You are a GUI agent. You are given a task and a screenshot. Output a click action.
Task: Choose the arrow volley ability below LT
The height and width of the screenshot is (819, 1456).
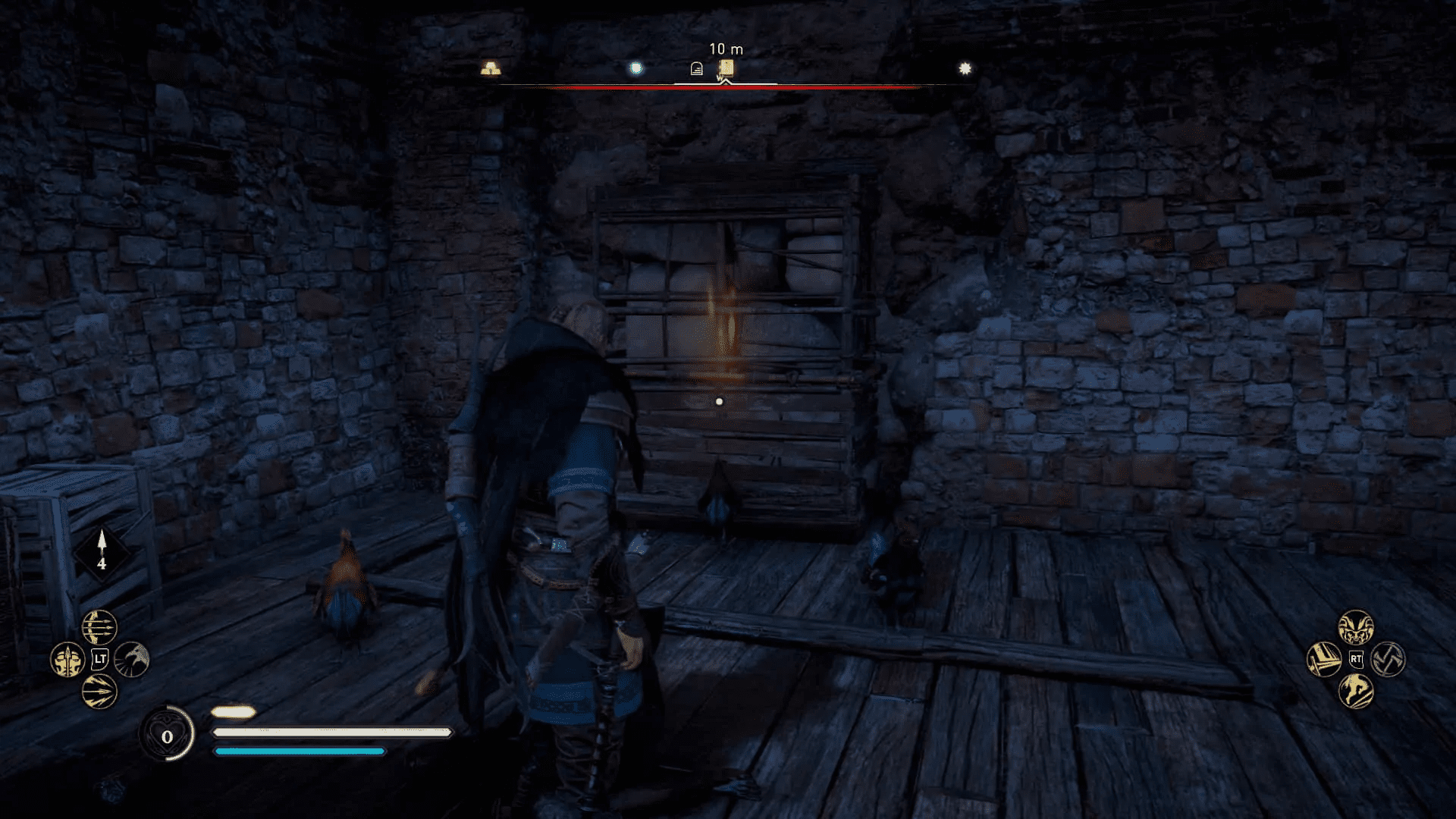[100, 692]
